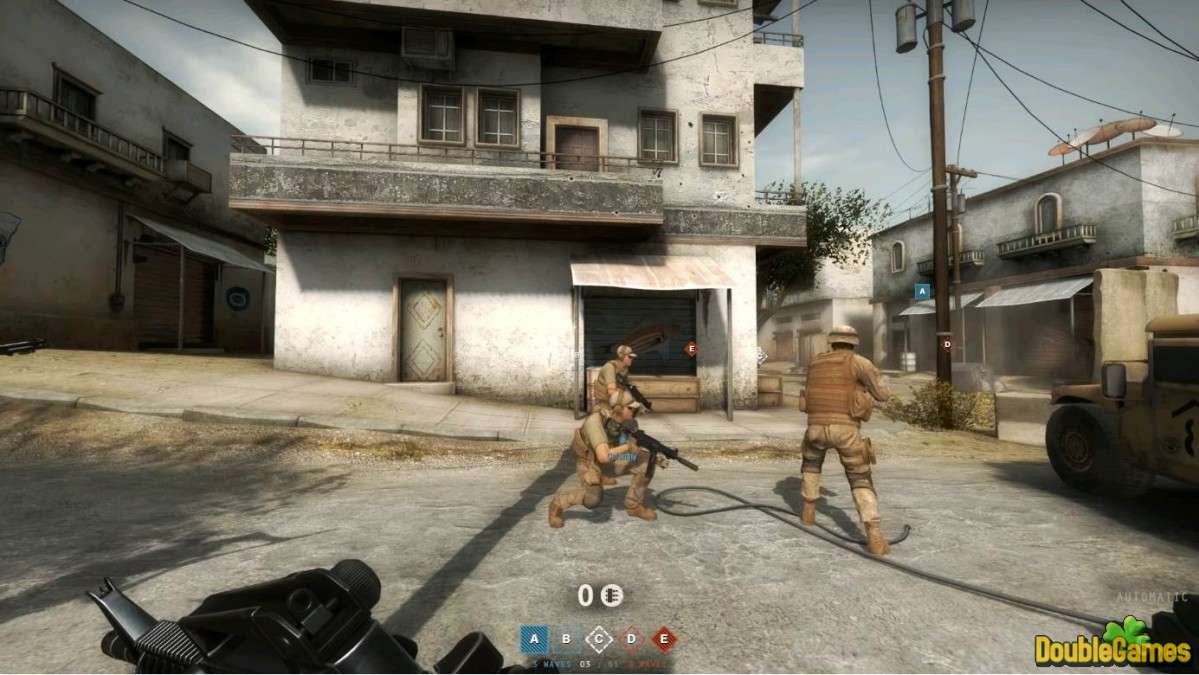The width and height of the screenshot is (1199, 675).
Task: Click the floating D waypoint marker
Action: click(947, 344)
